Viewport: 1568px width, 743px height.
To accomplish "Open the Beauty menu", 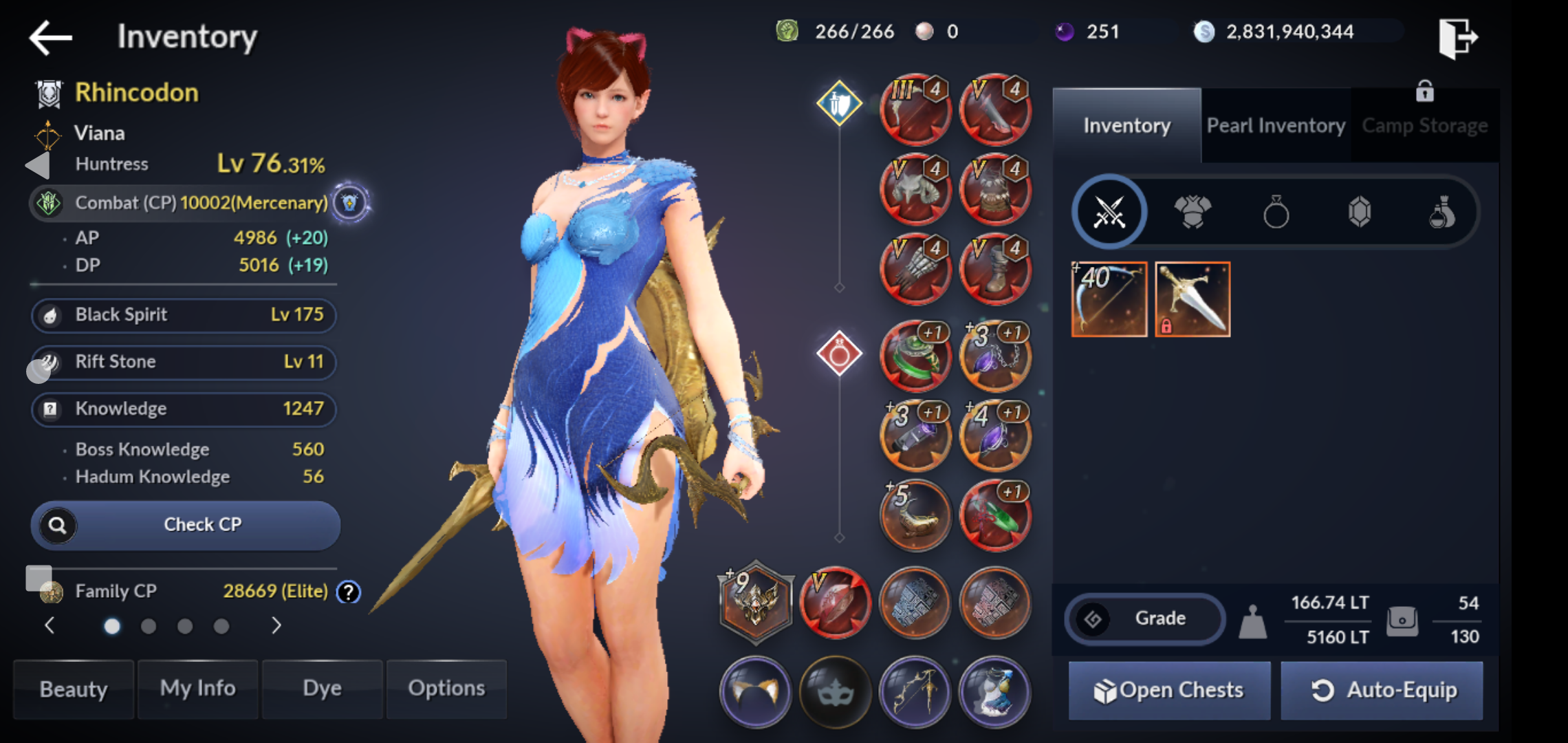I will coord(74,689).
